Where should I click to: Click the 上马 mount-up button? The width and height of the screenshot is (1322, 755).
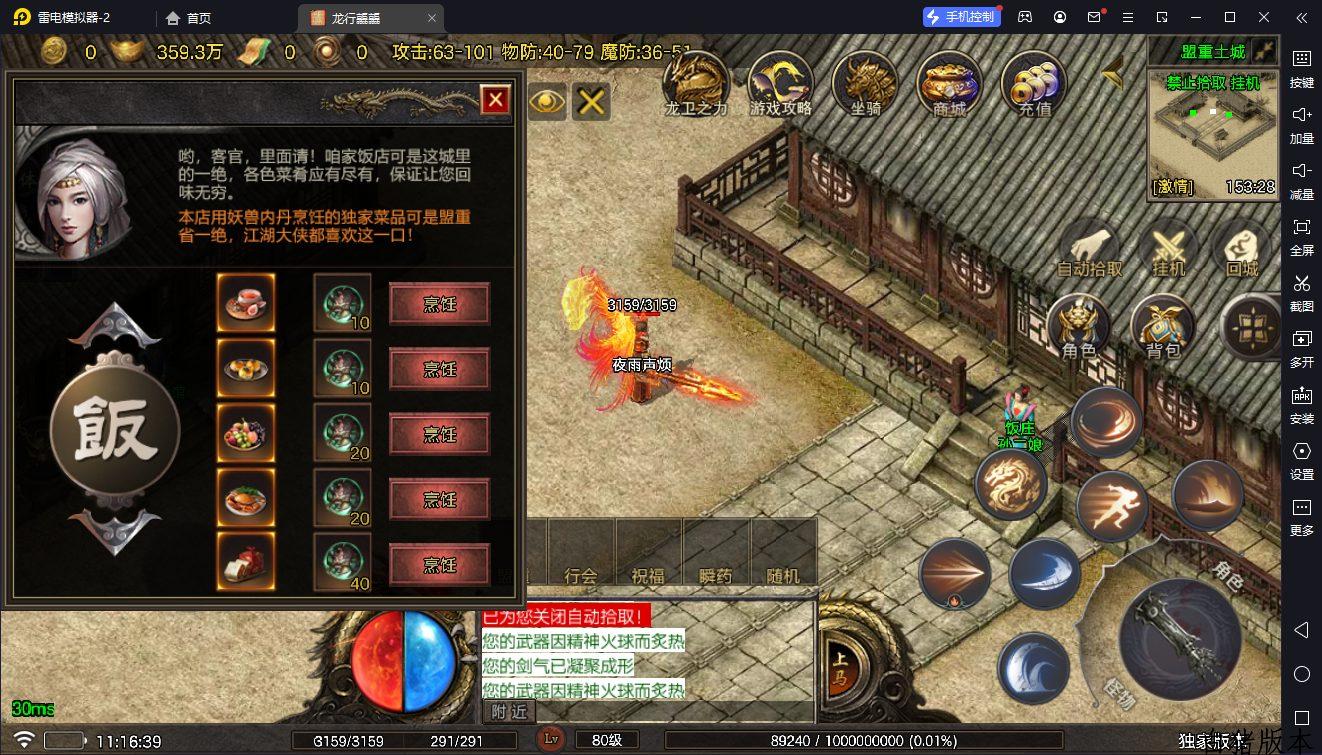[838, 663]
